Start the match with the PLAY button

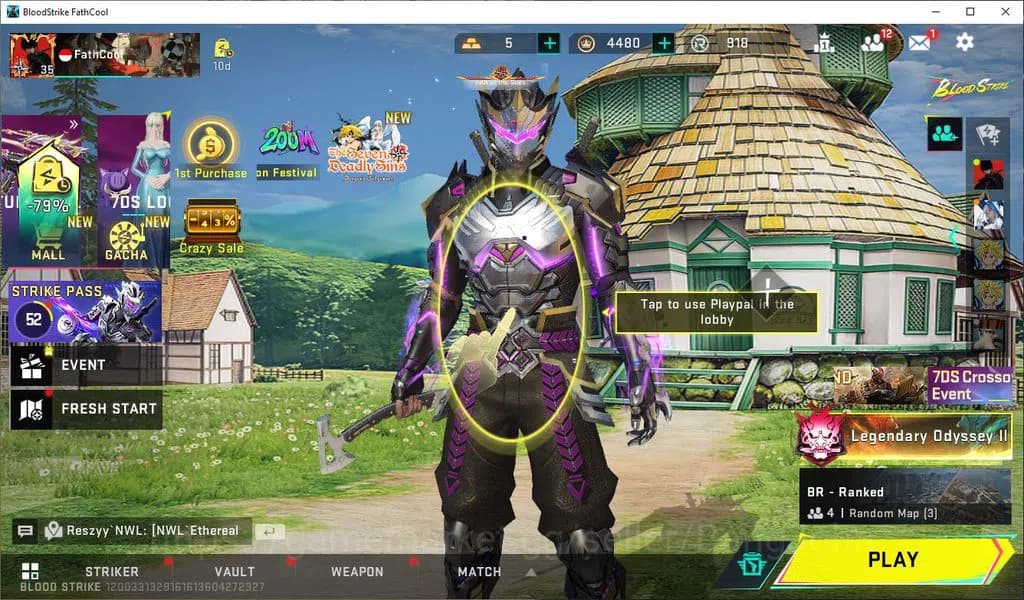(x=891, y=560)
